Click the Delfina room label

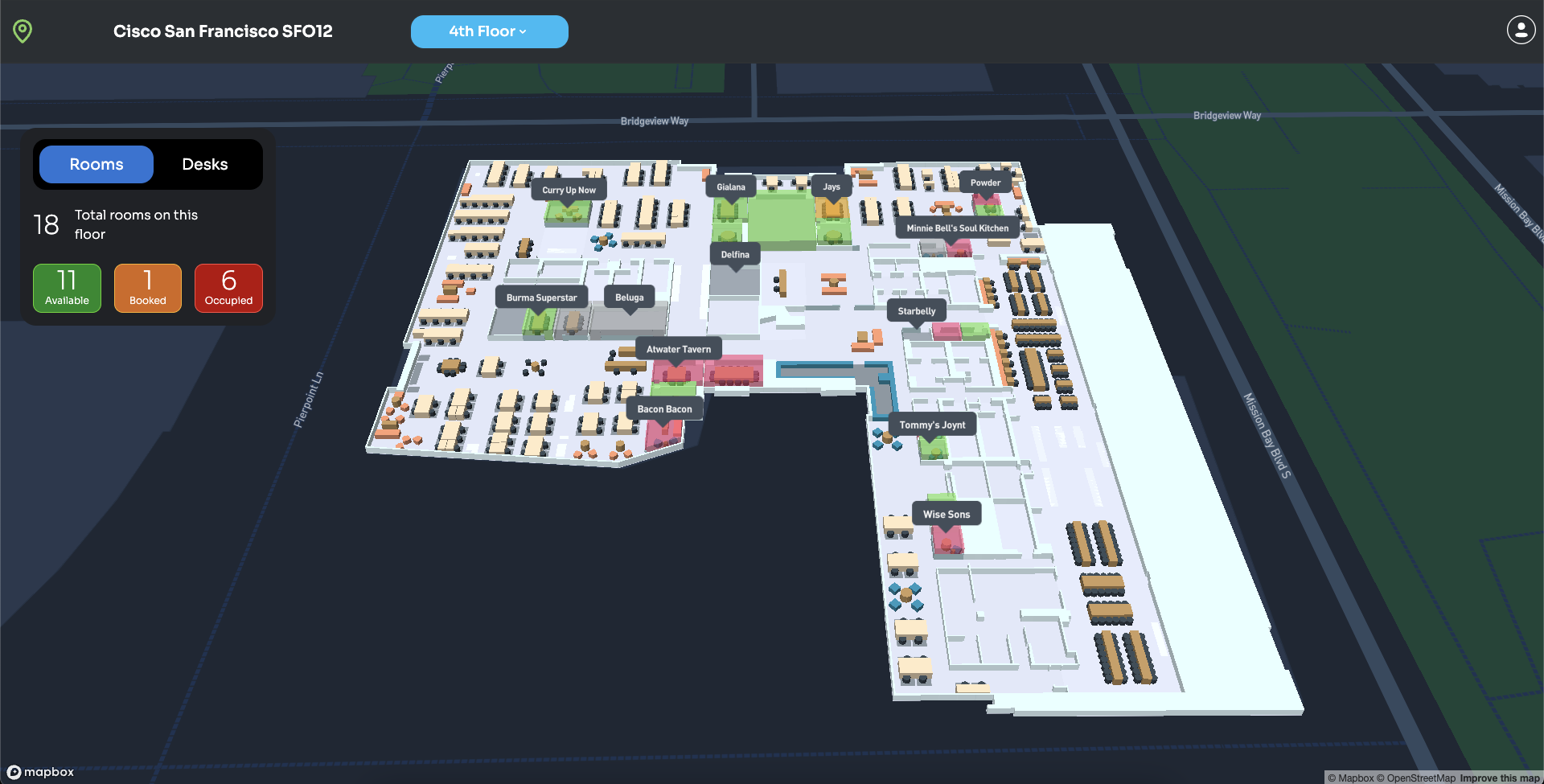tap(734, 253)
